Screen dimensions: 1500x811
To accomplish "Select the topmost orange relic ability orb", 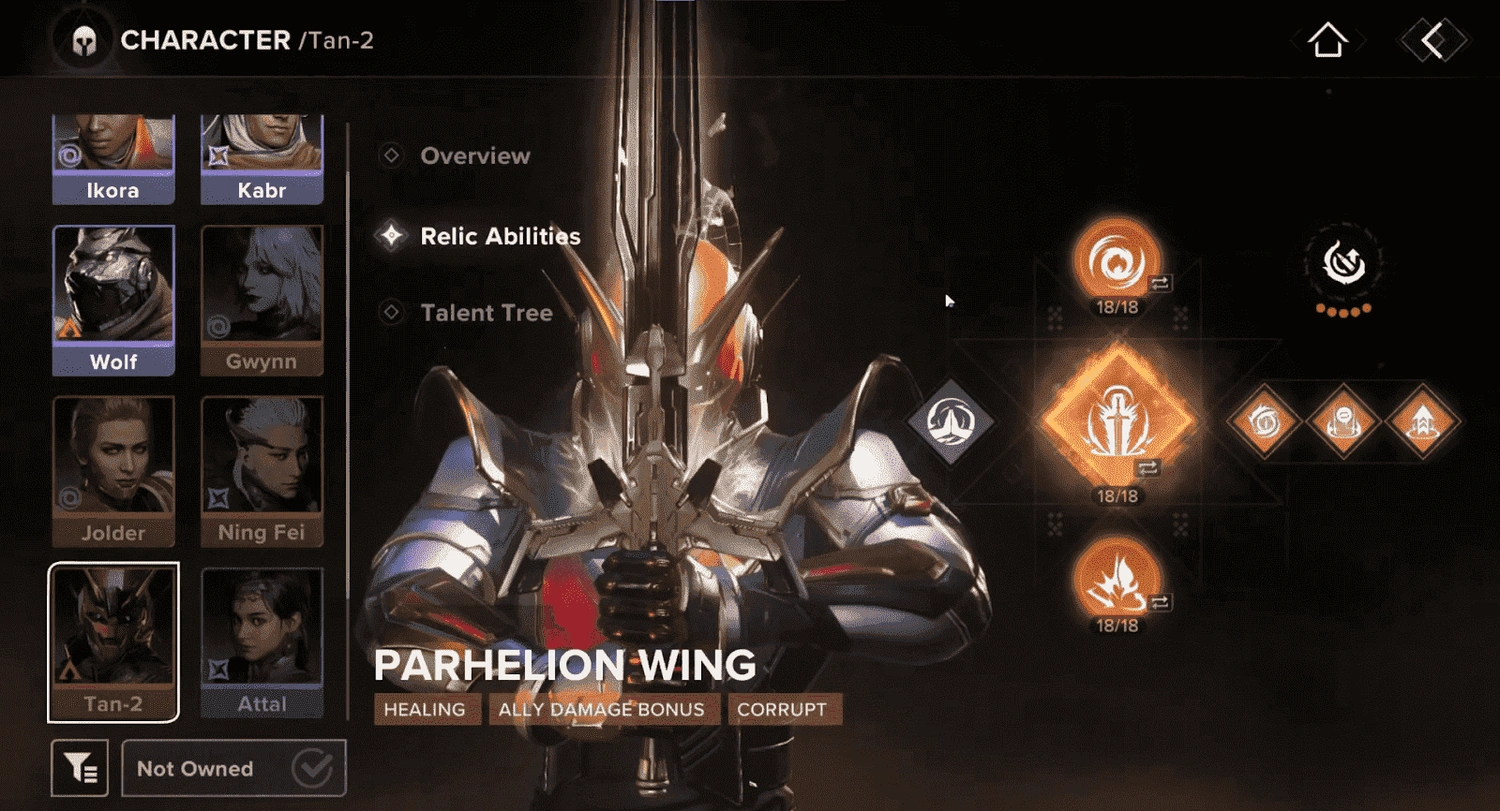I will click(x=1117, y=262).
